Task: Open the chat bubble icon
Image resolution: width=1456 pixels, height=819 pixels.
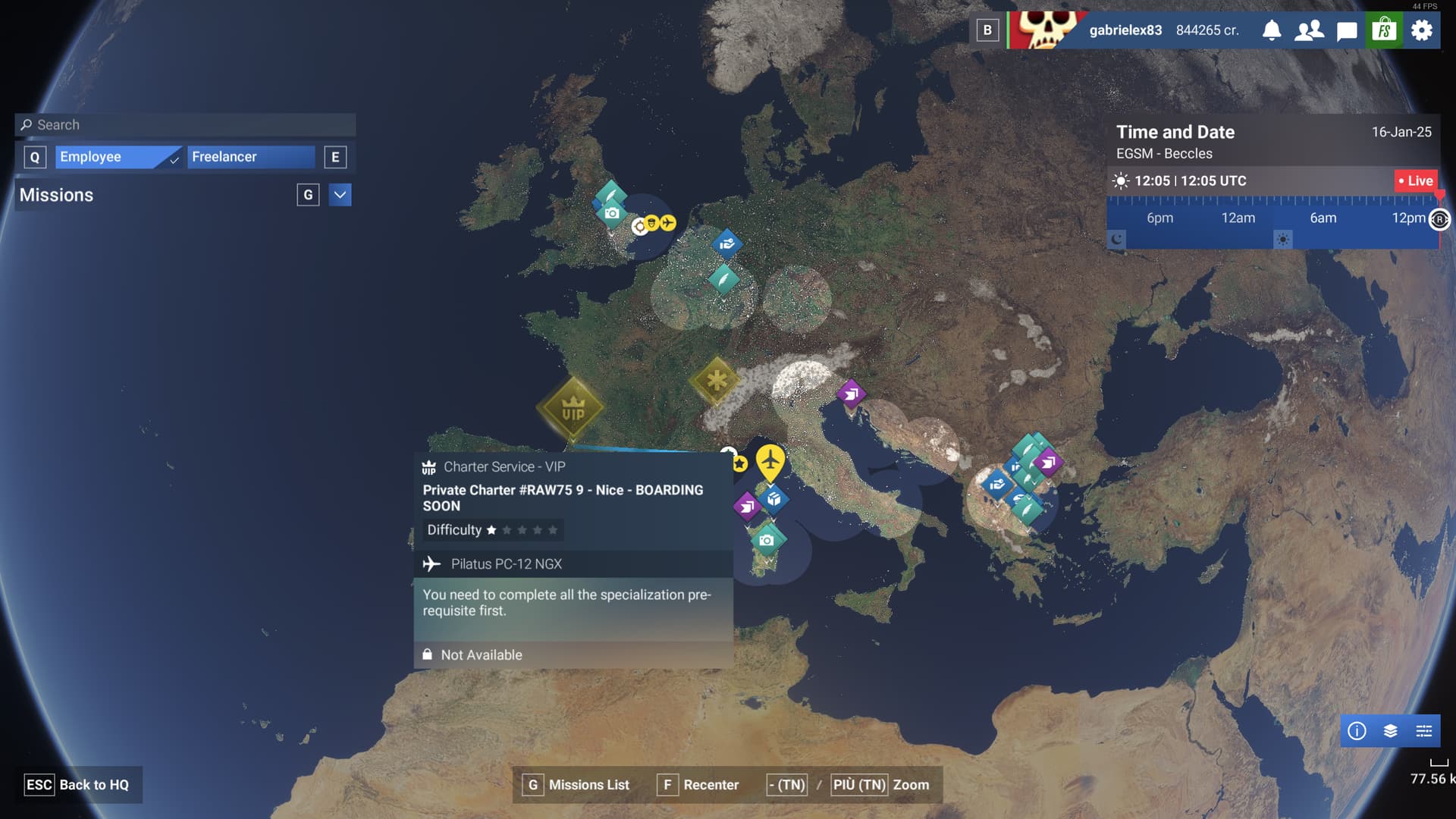Action: [x=1347, y=31]
